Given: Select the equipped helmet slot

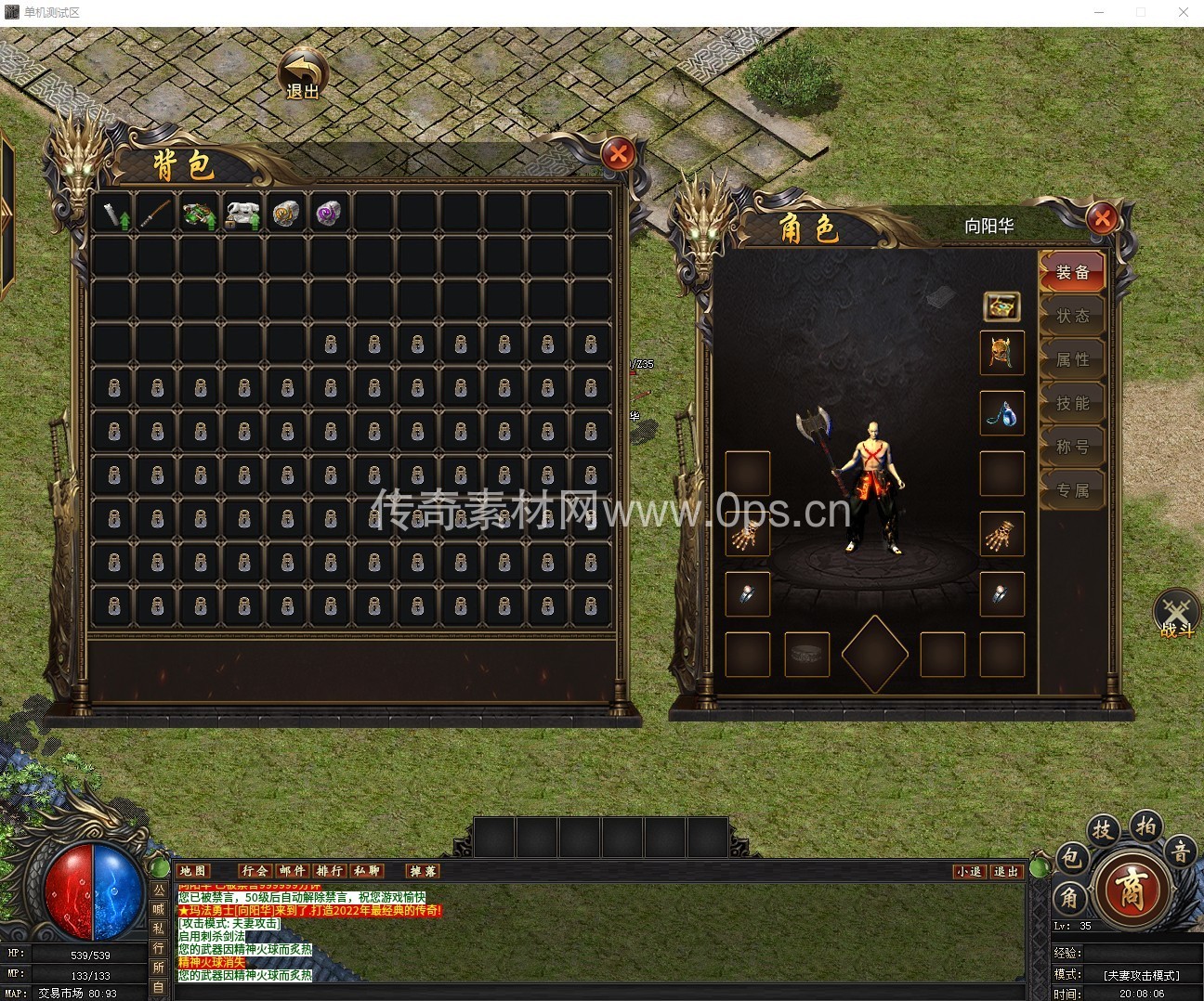Looking at the screenshot, I should (x=1001, y=353).
